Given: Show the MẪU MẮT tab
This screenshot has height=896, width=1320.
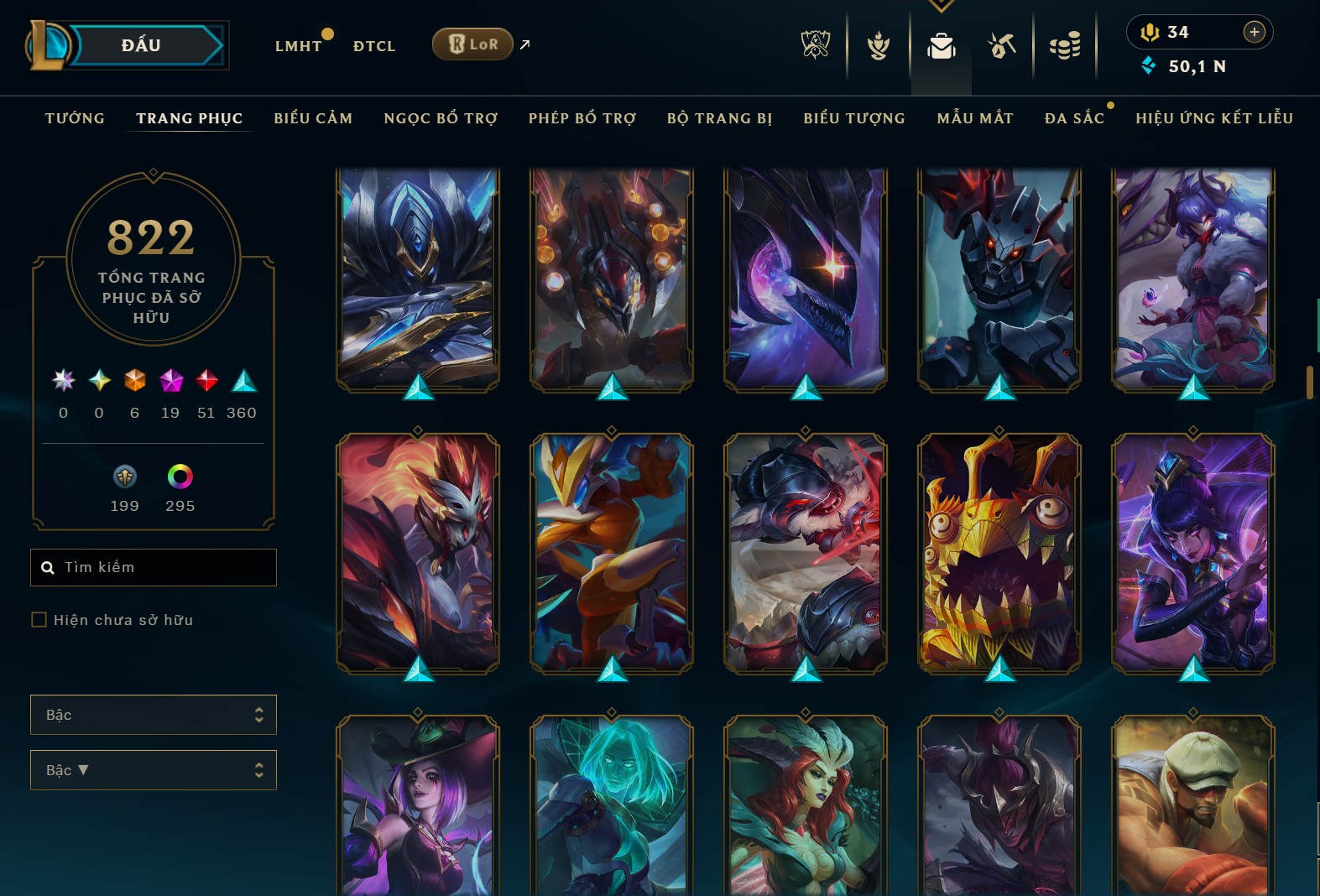Looking at the screenshot, I should [x=975, y=118].
